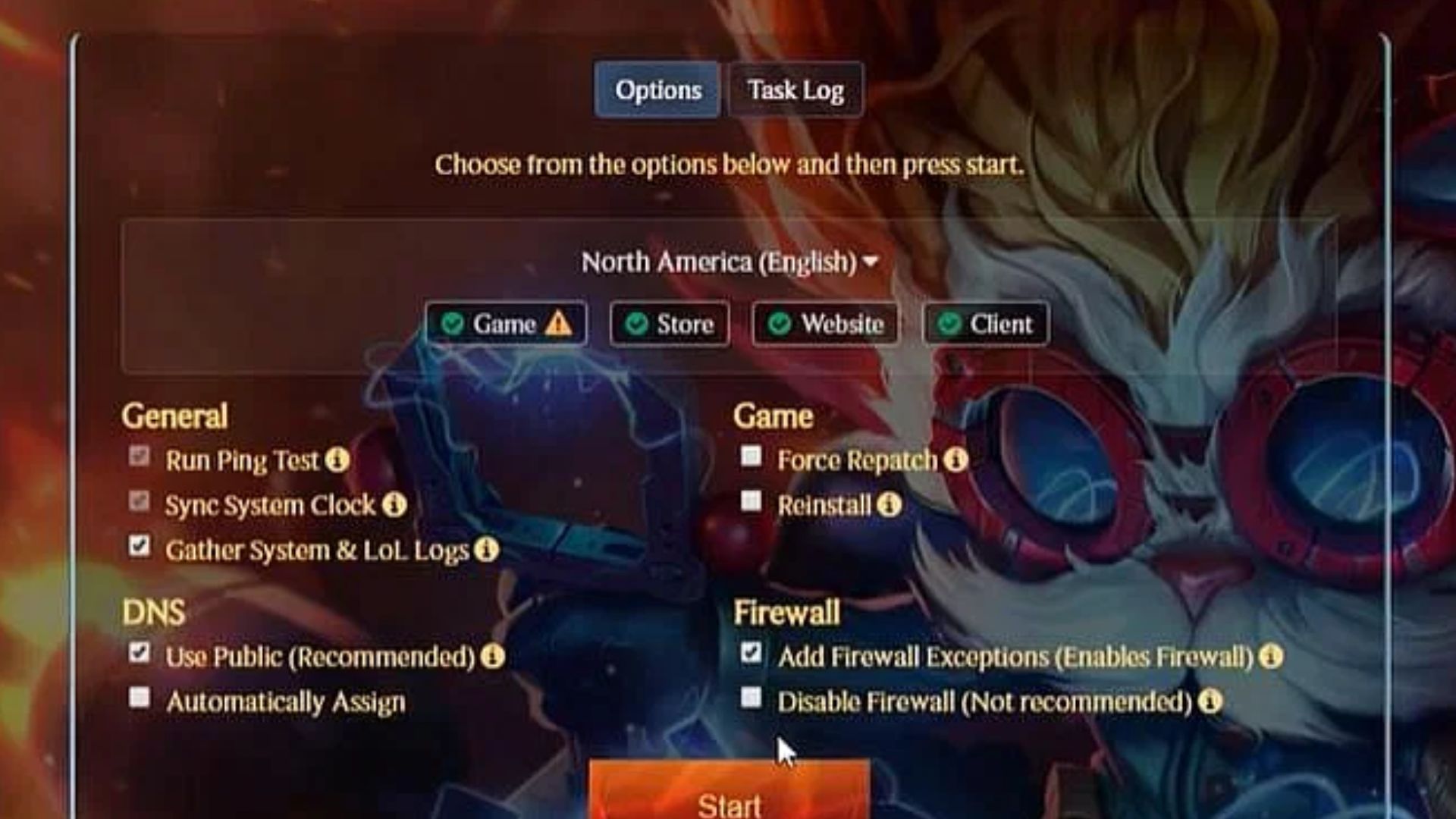This screenshot has width=1456, height=819.
Task: Check the Reinstall checkbox
Action: (752, 501)
